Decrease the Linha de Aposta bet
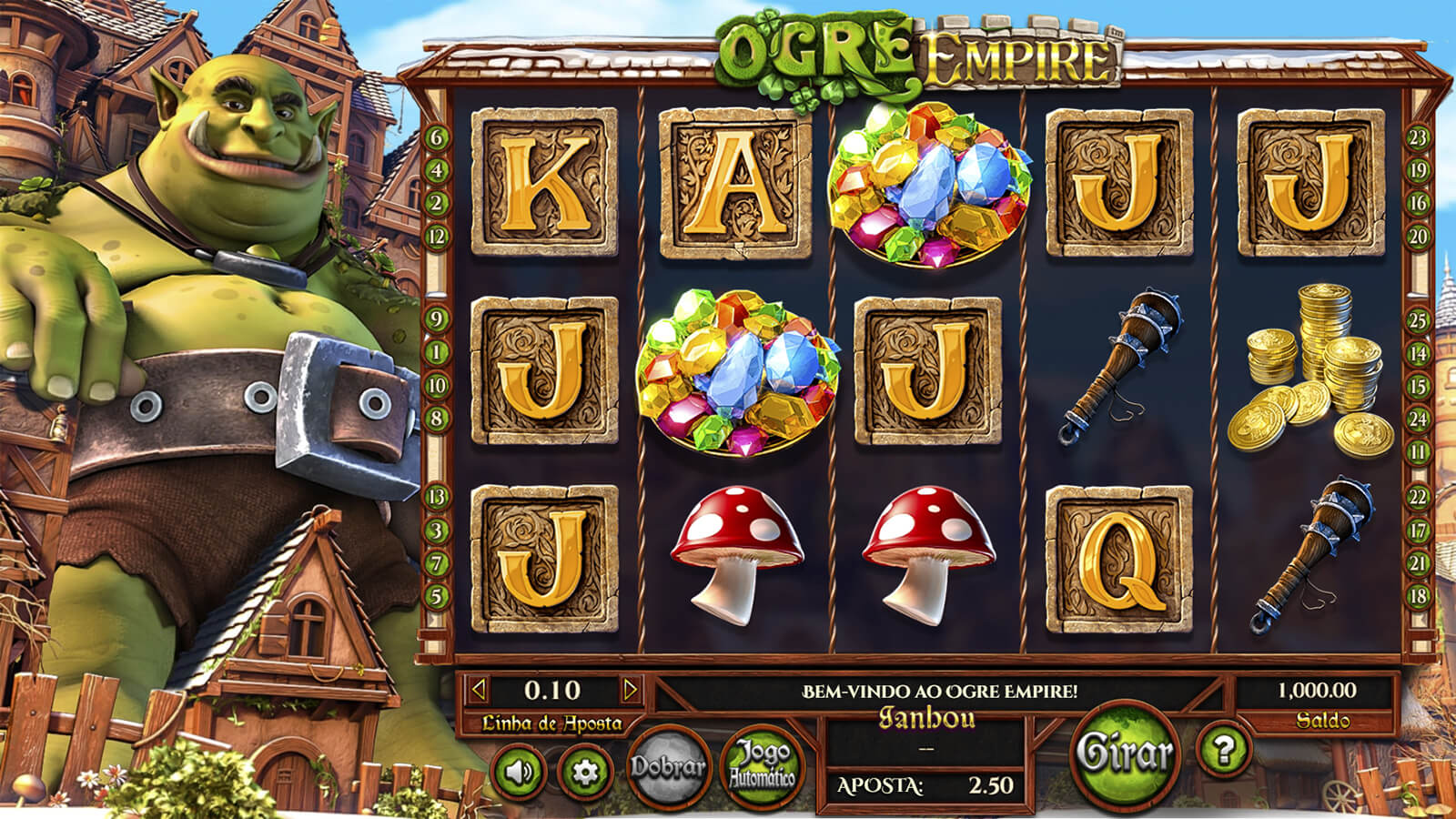The image size is (1456, 819). pos(479,690)
